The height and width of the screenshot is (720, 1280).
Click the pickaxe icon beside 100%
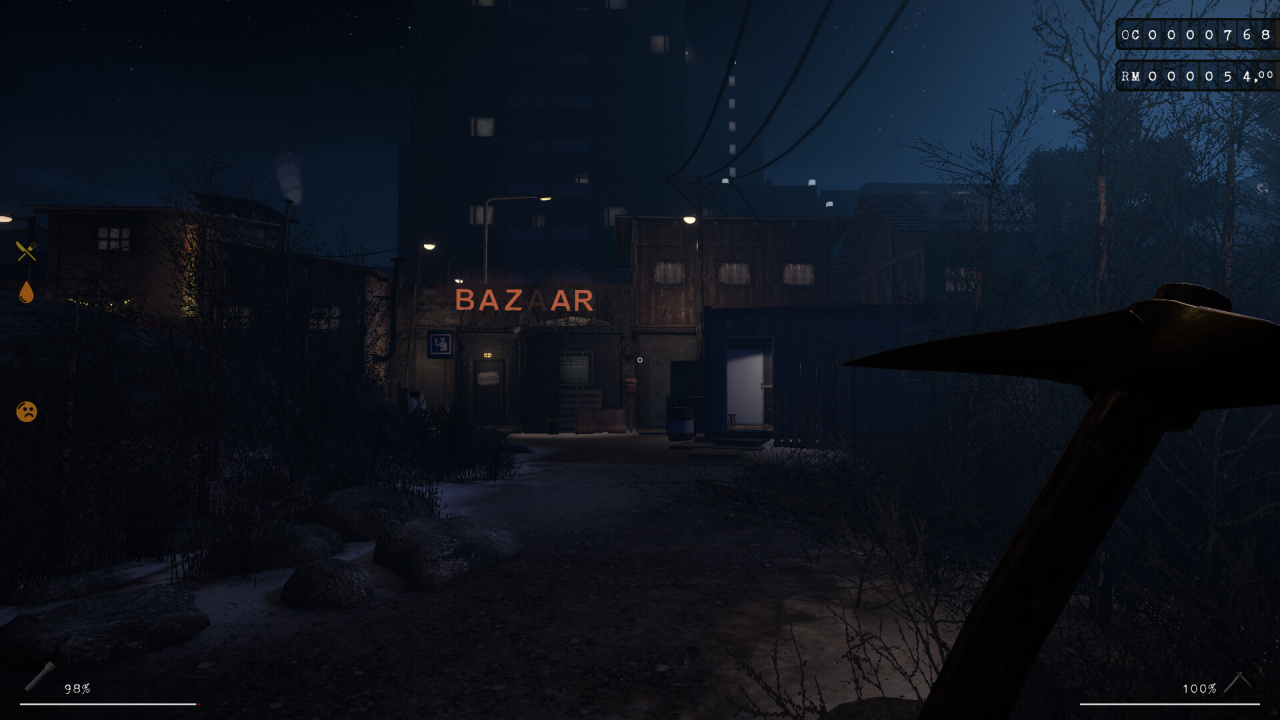1239,683
